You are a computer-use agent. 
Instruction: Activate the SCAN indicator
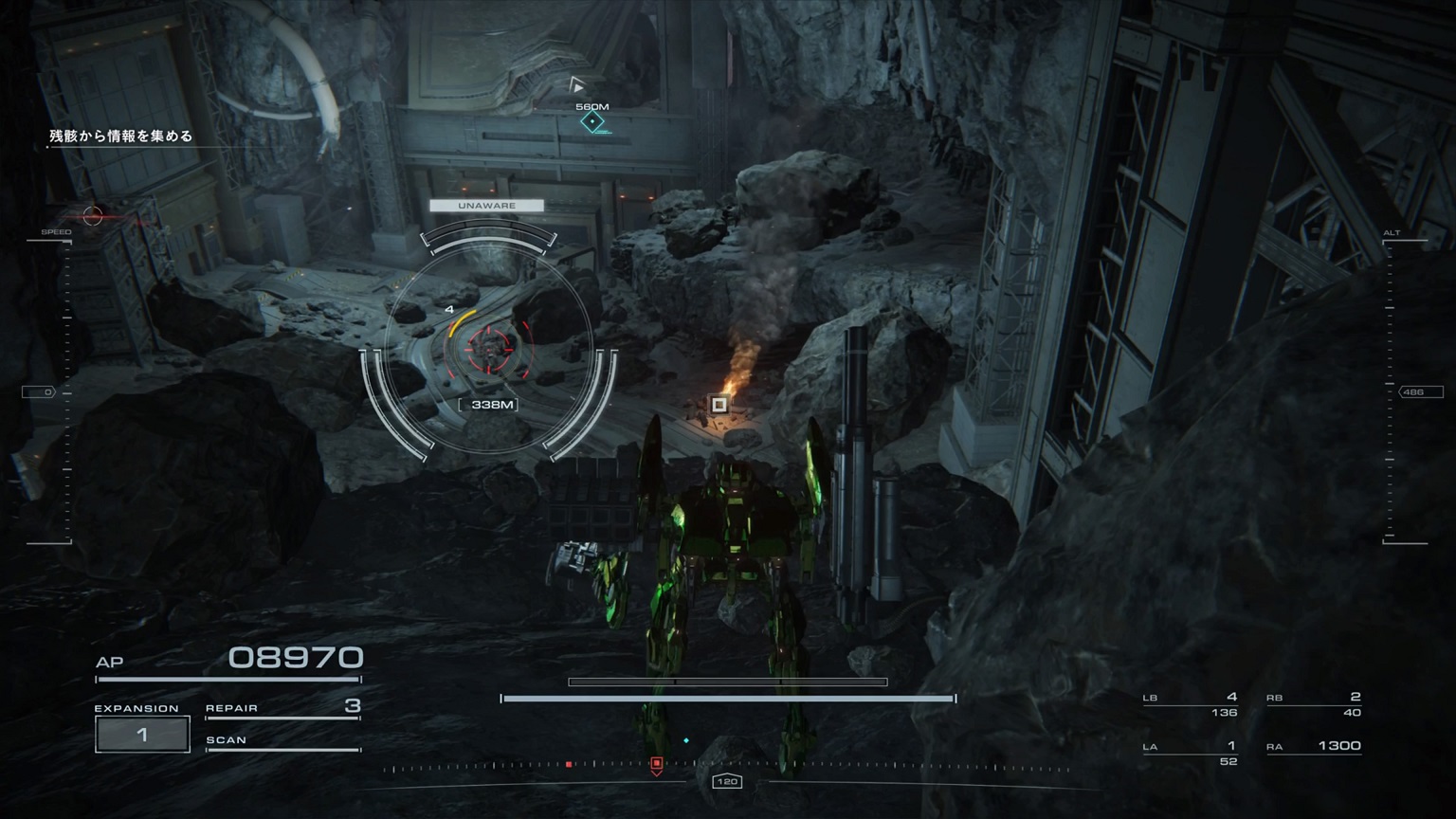(282, 741)
